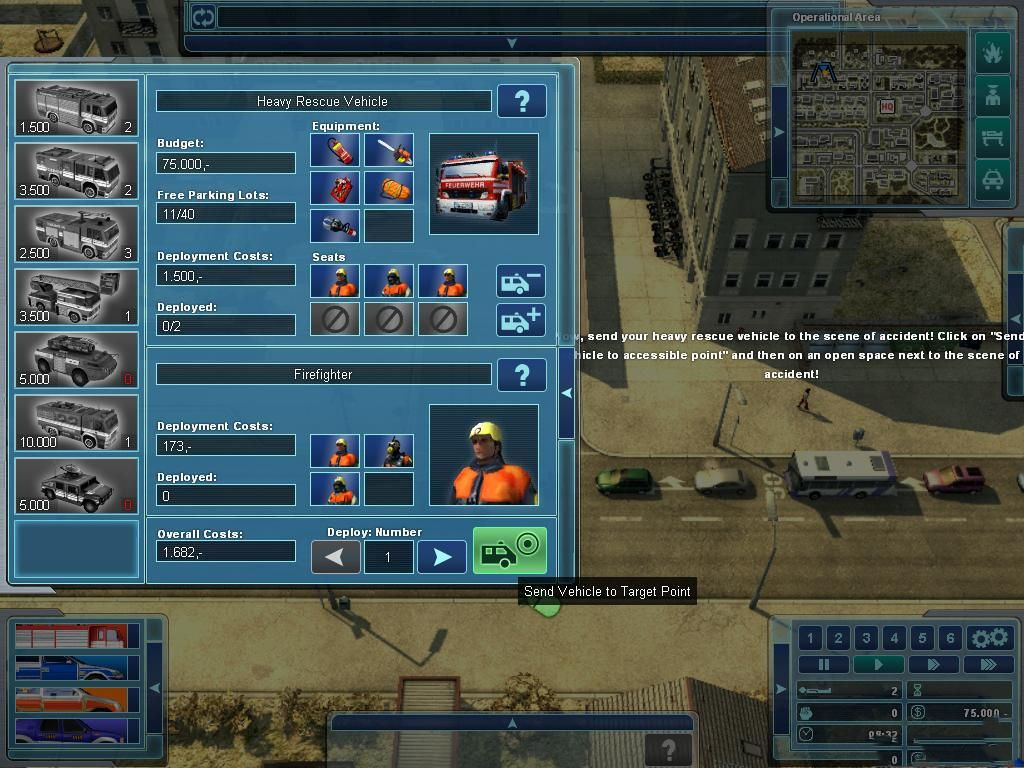Add a crew member to the vehicle
1024x768 pixels.
point(521,320)
